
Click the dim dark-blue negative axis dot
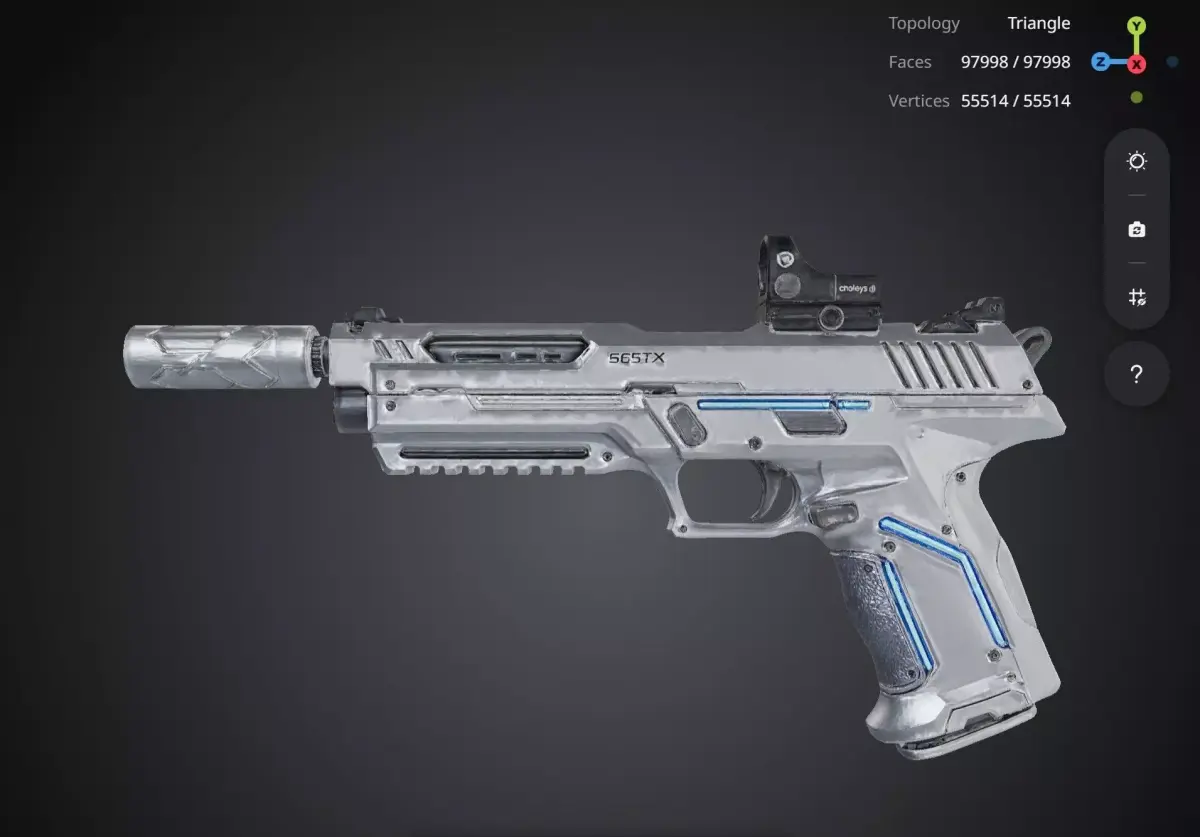click(1172, 62)
